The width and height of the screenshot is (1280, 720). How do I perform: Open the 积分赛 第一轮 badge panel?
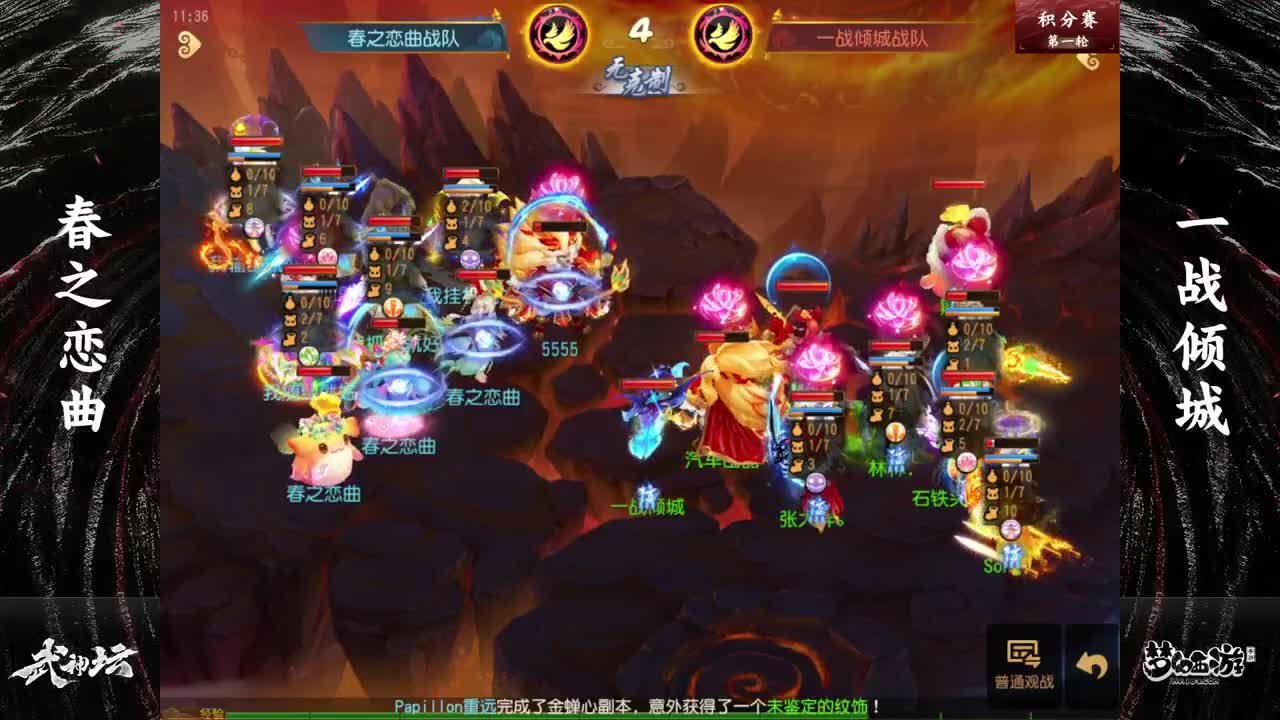[1064, 27]
